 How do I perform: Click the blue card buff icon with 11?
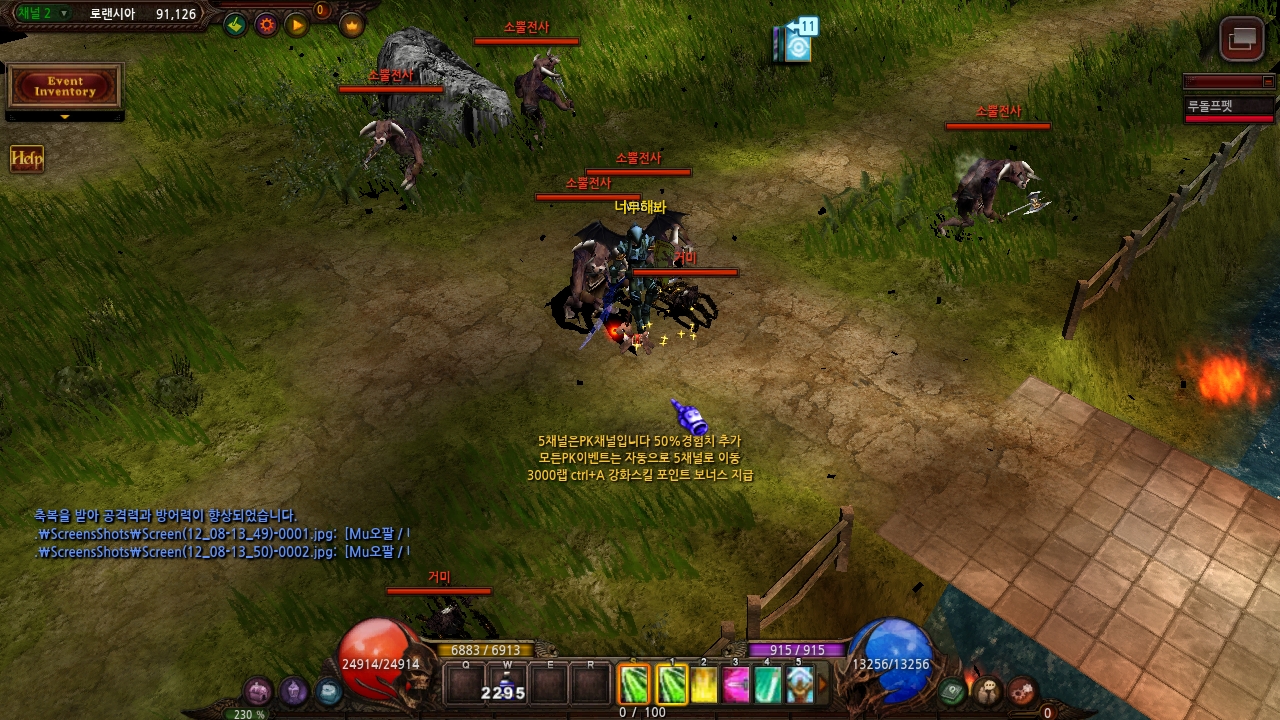point(796,43)
